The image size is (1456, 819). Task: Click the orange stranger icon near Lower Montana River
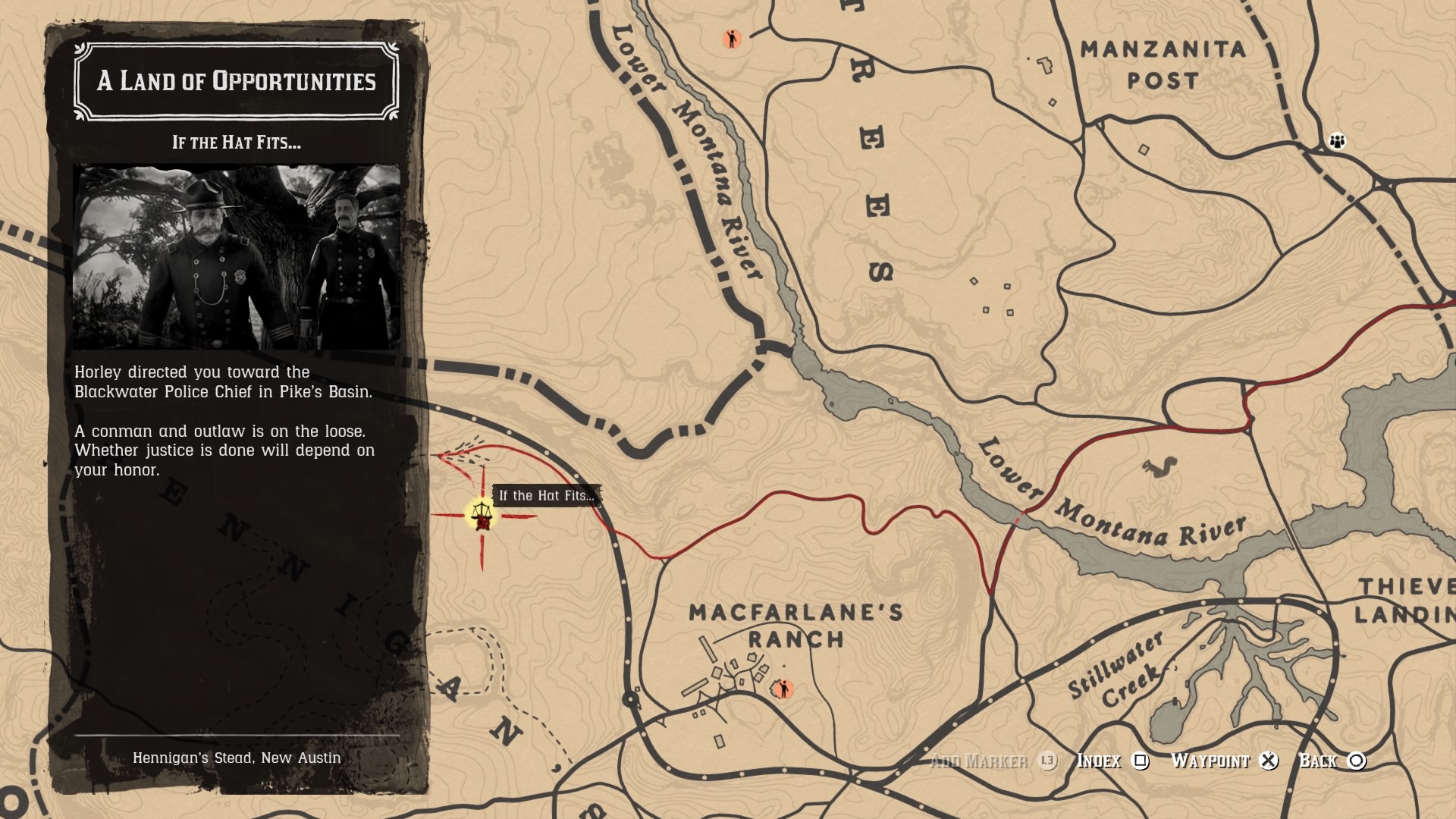tap(730, 37)
